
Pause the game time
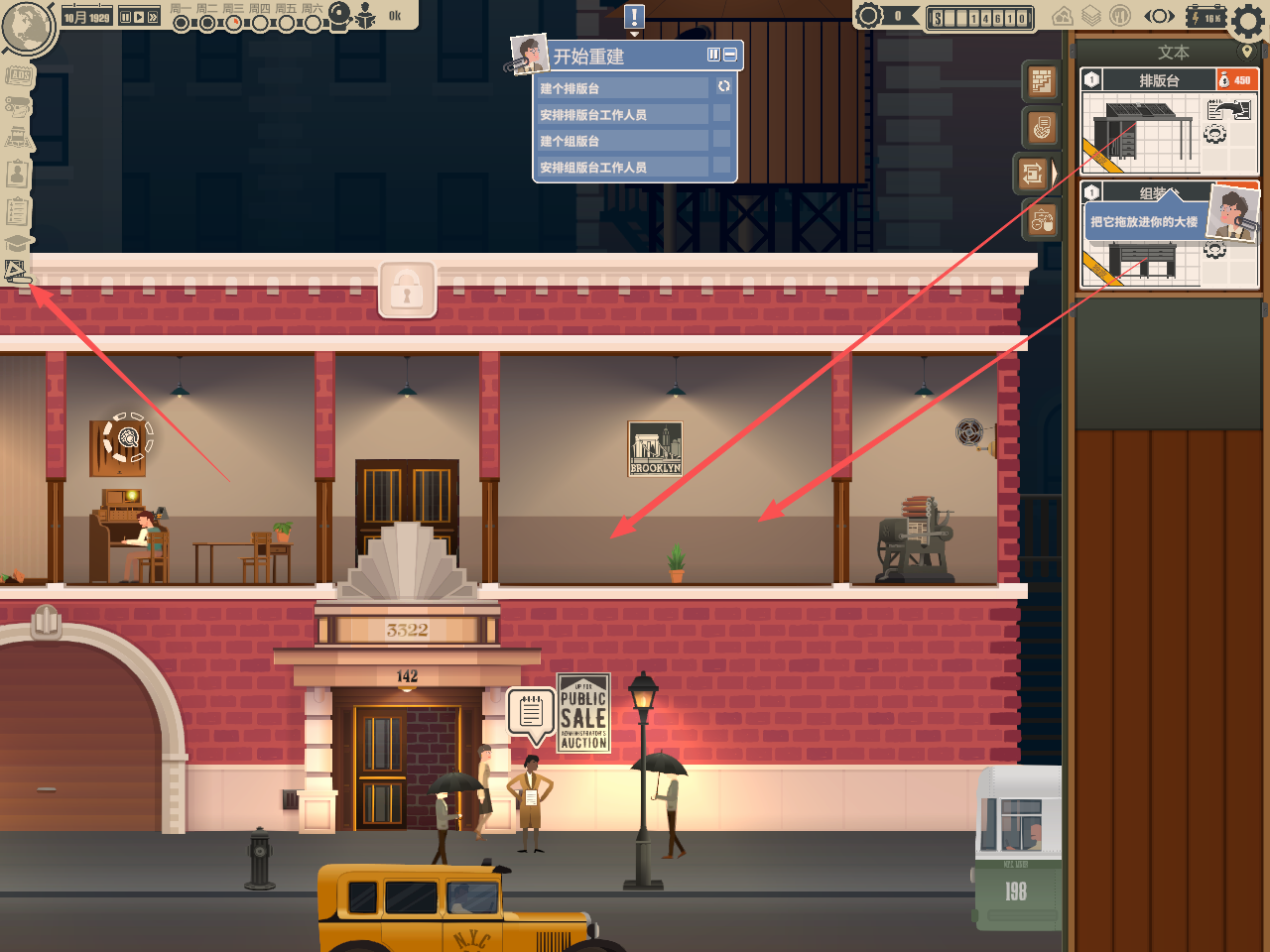click(x=126, y=17)
